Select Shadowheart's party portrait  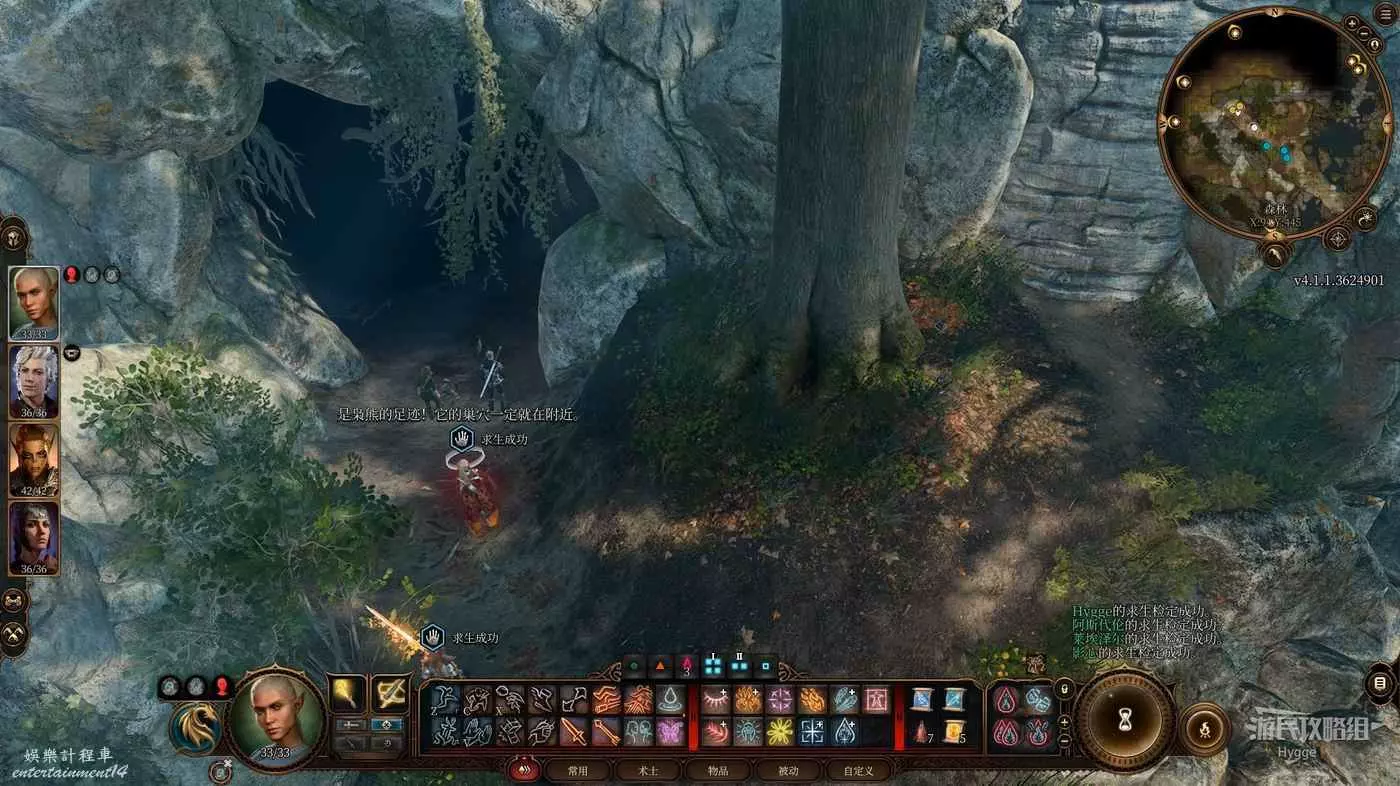(34, 538)
